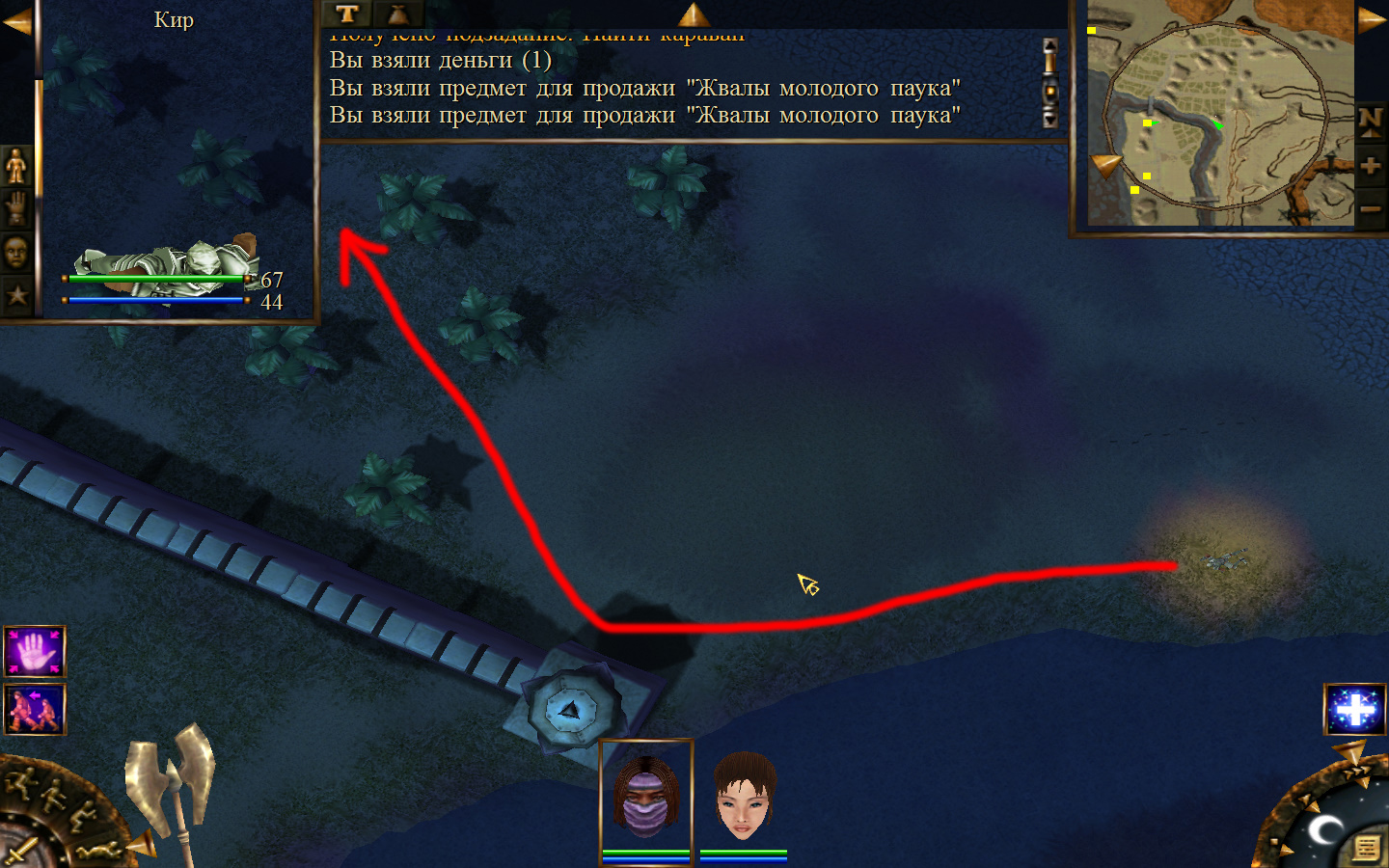Switch to the star icon tab
This screenshot has width=1389, height=868.
coord(16,295)
